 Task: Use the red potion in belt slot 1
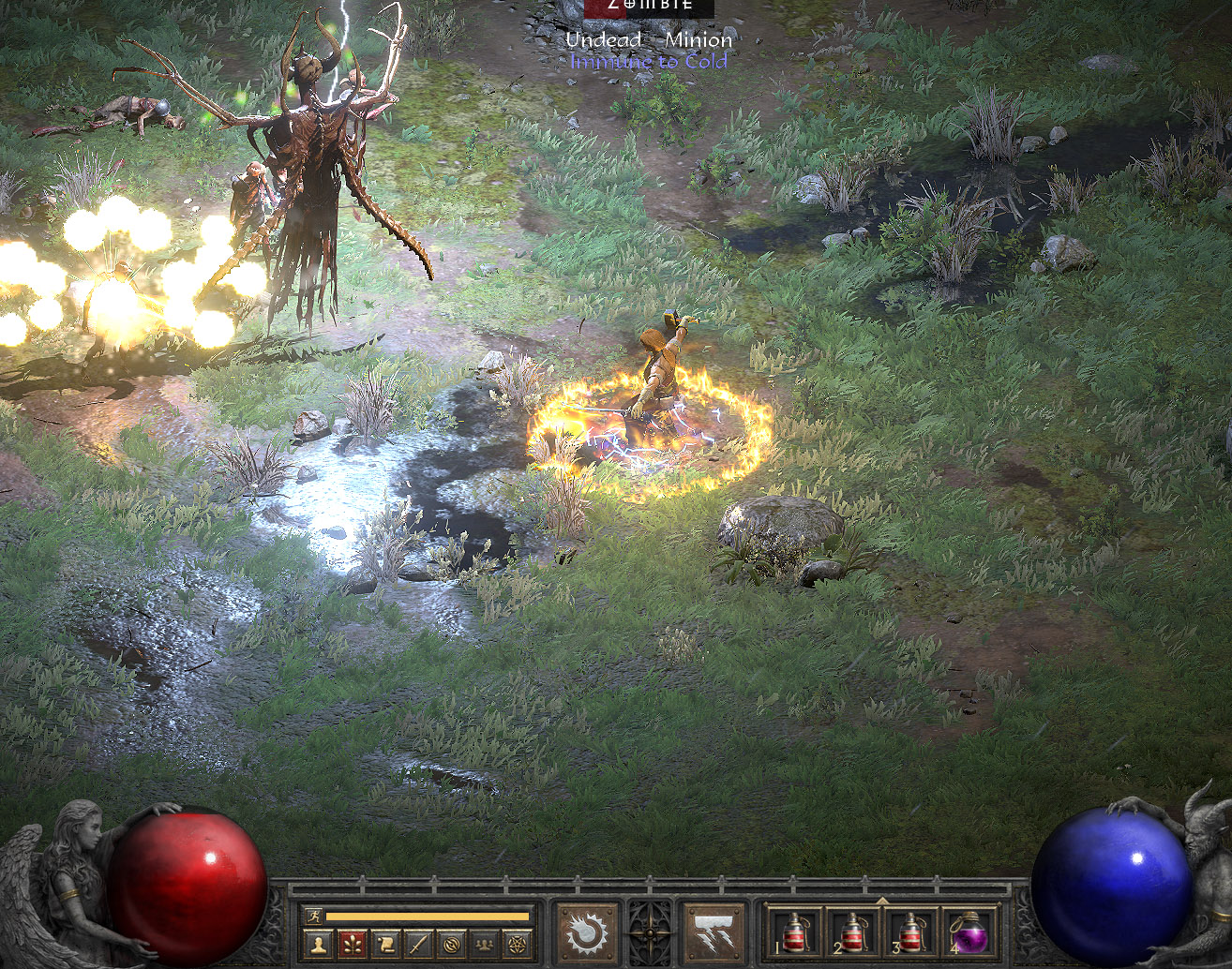[797, 933]
